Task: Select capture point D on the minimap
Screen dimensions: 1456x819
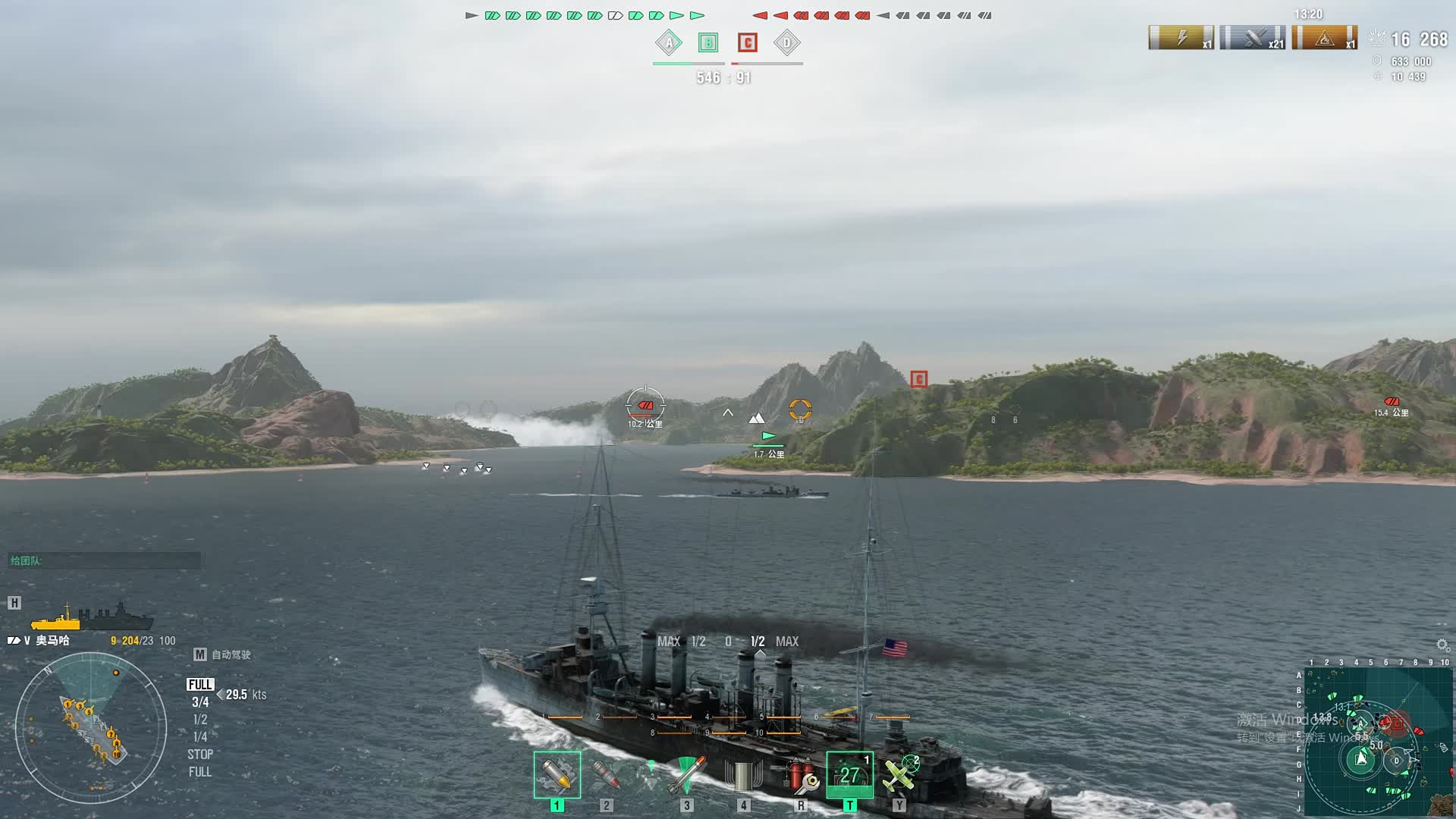Action: (x=1397, y=761)
